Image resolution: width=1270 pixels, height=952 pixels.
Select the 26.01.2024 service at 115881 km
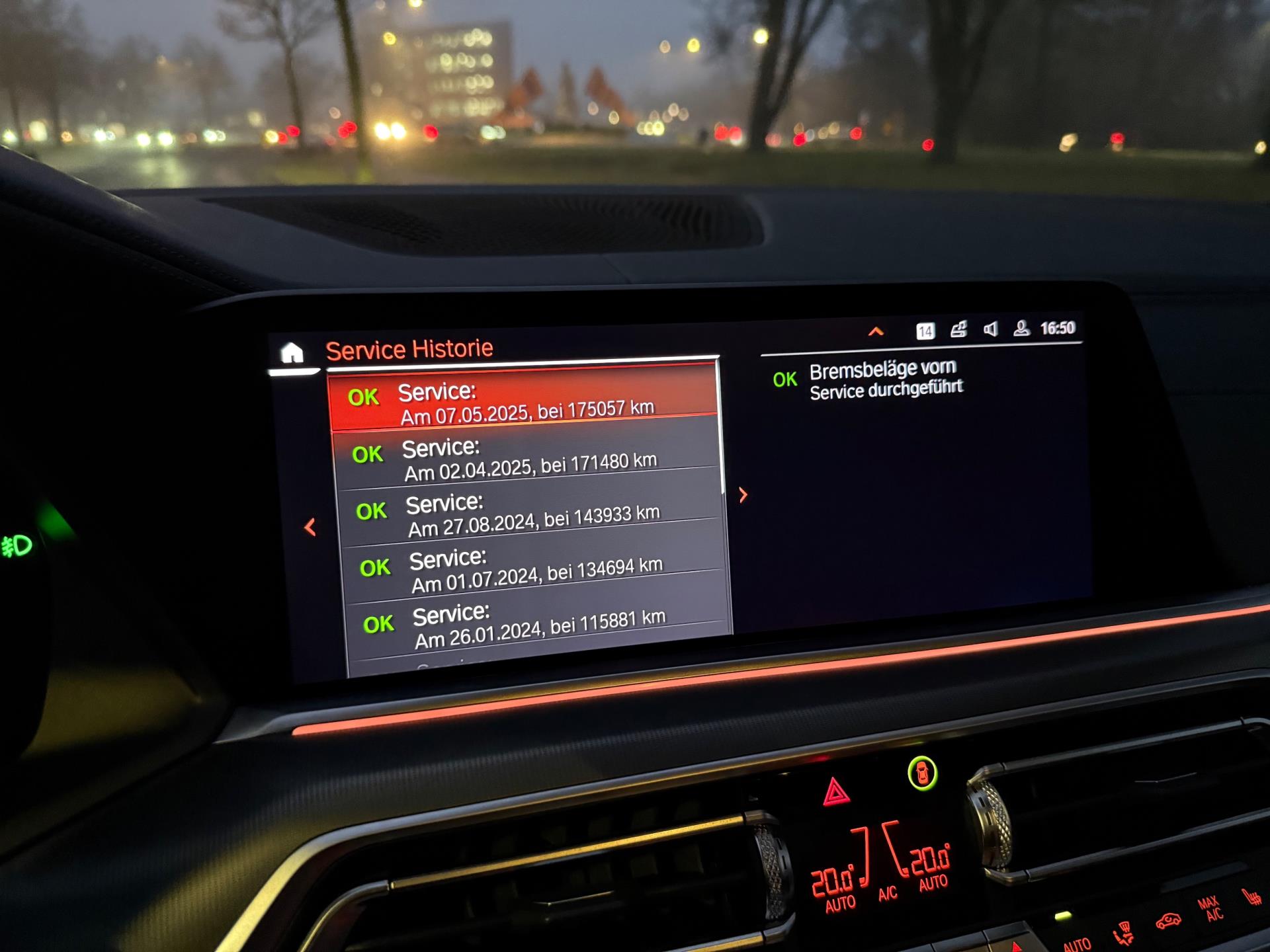coord(536,625)
